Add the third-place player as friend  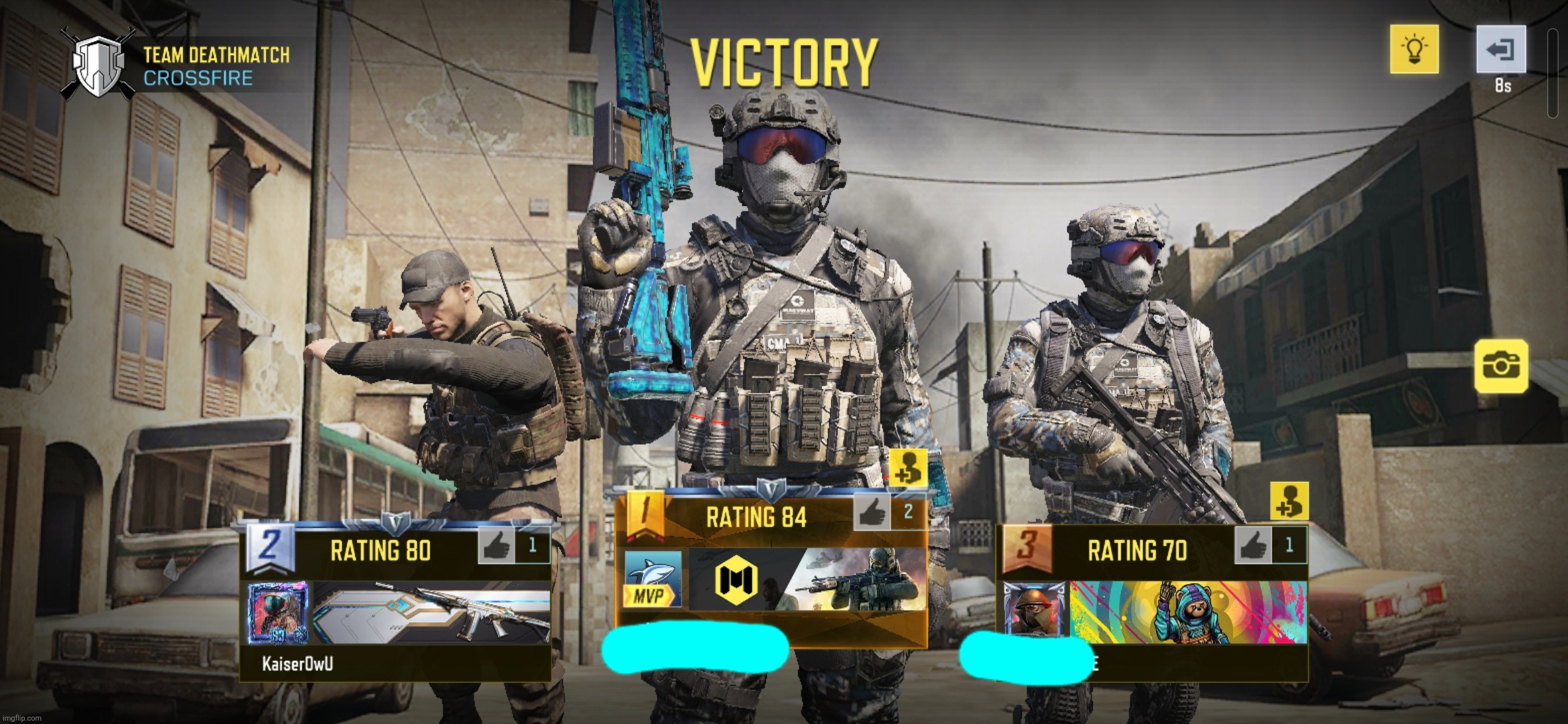pos(1289,501)
